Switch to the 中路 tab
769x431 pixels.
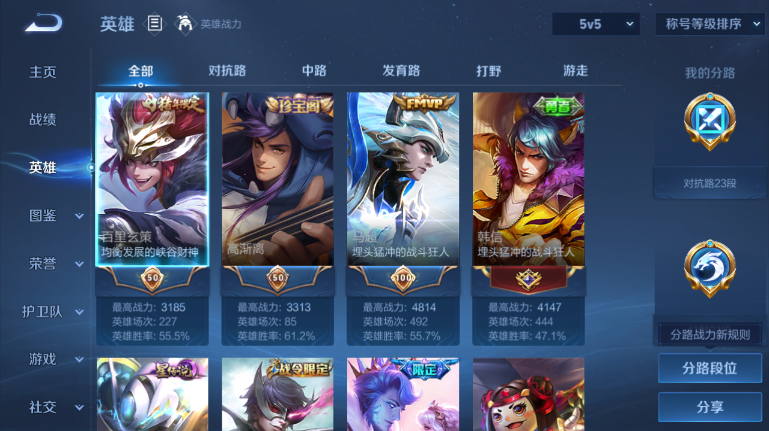click(314, 71)
